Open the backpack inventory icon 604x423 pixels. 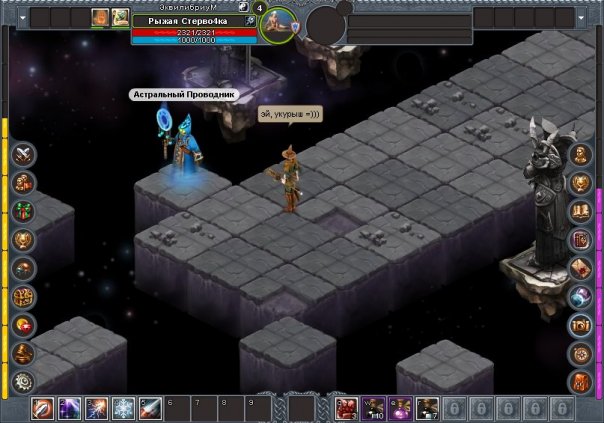(x=581, y=381)
